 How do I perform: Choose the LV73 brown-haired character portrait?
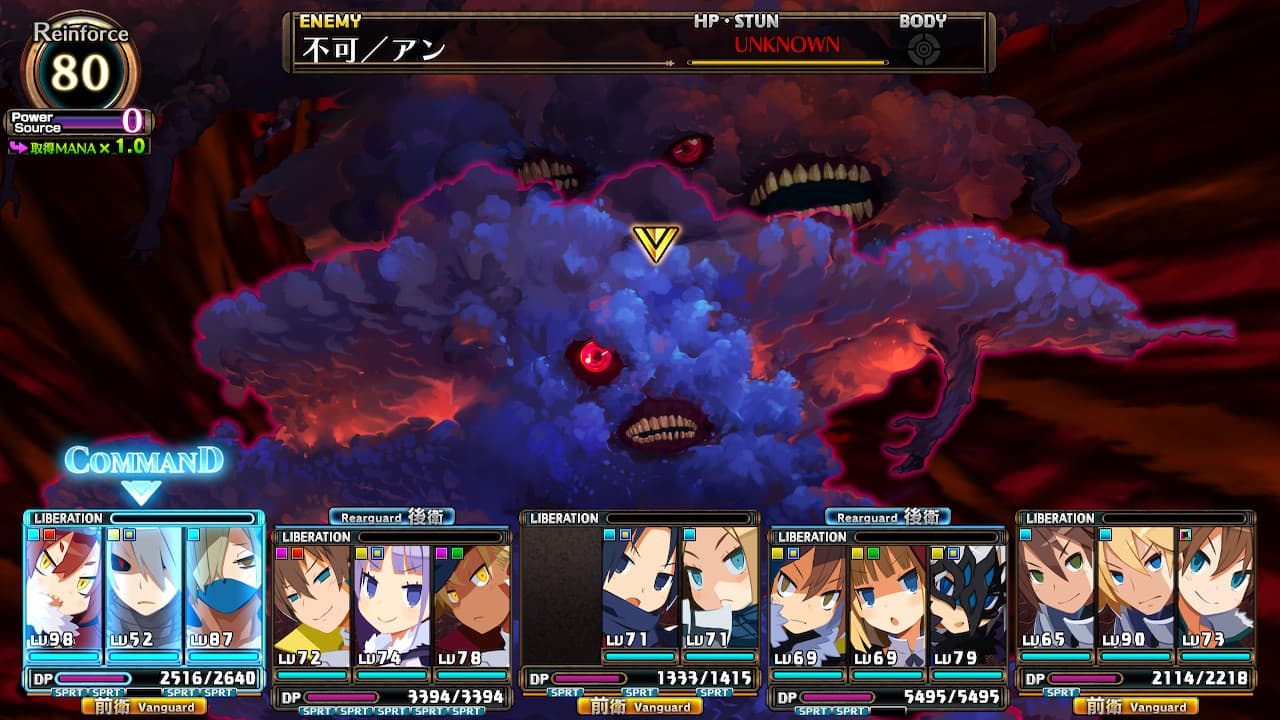pyautogui.click(x=1214, y=588)
